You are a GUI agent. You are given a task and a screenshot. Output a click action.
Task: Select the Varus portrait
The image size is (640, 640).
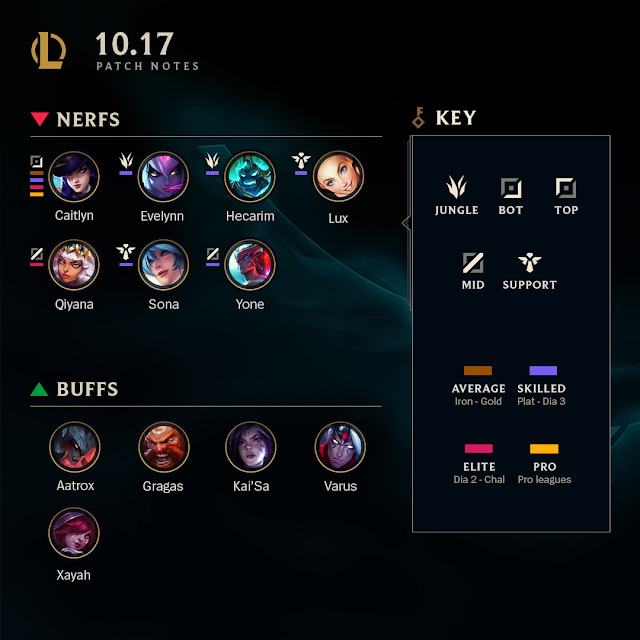(339, 447)
